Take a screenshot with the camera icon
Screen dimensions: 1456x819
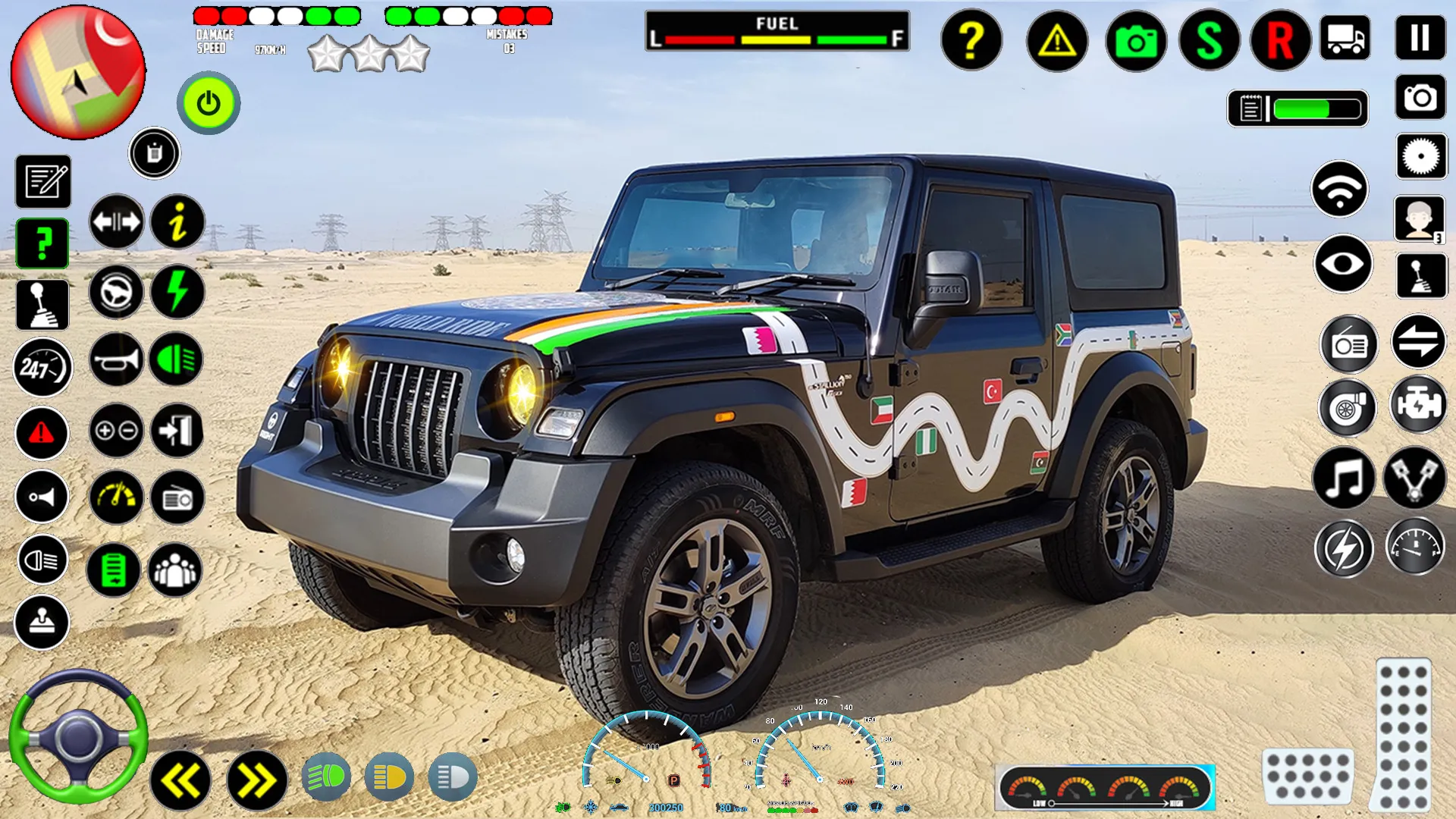click(1134, 39)
